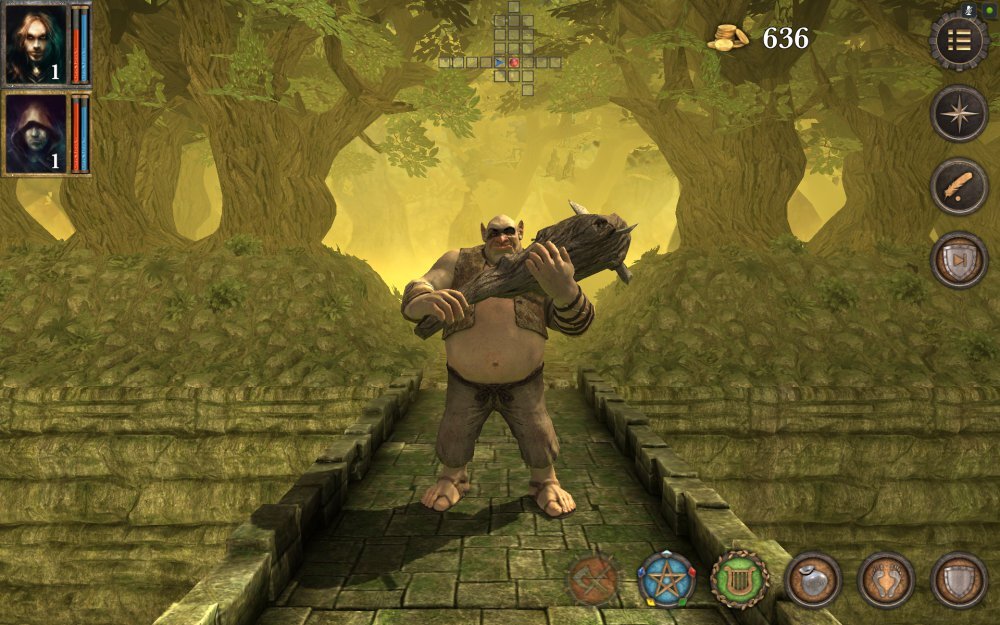Choose the footprints movement icon
Screen dimensions: 1000x625
pos(886,580)
